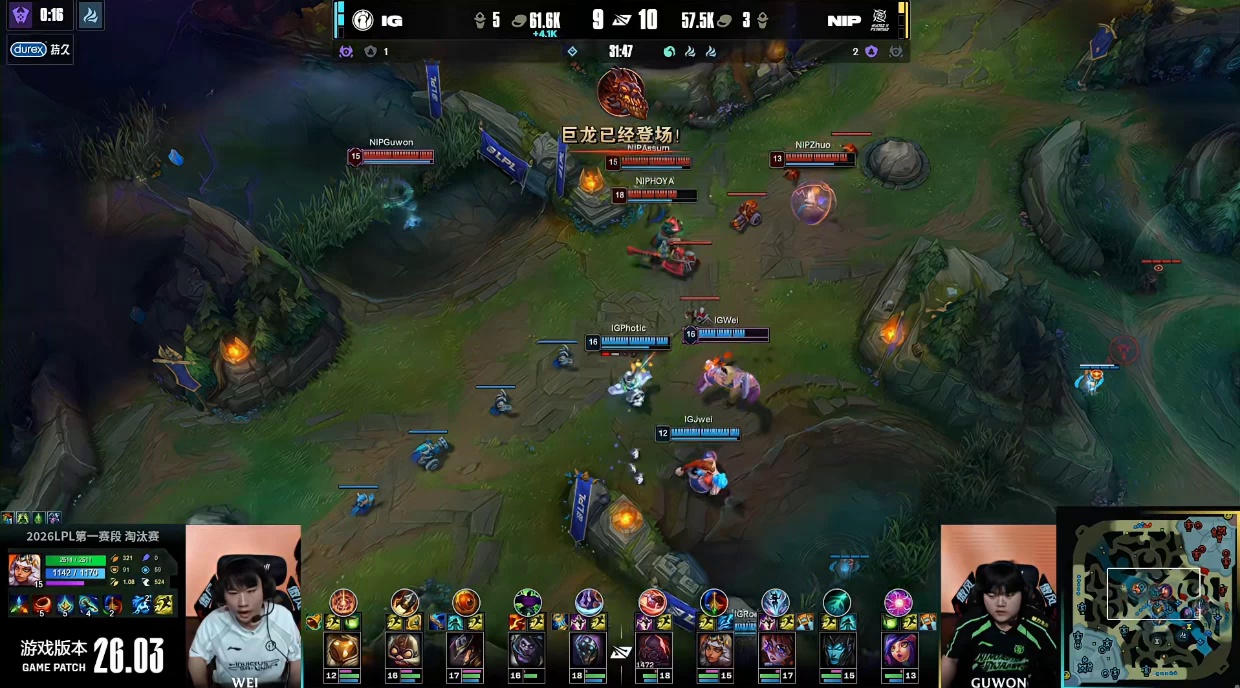
Task: Select the level 13 purple-haired champion portrait
Action: tap(898, 651)
